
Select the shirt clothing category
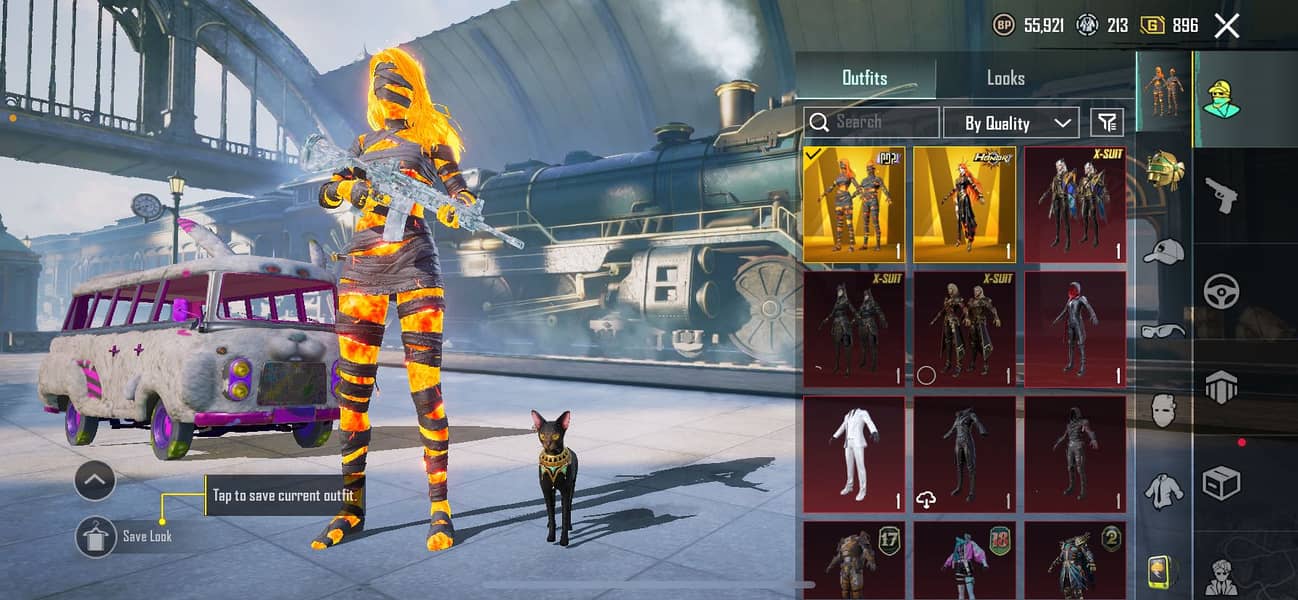click(1163, 489)
